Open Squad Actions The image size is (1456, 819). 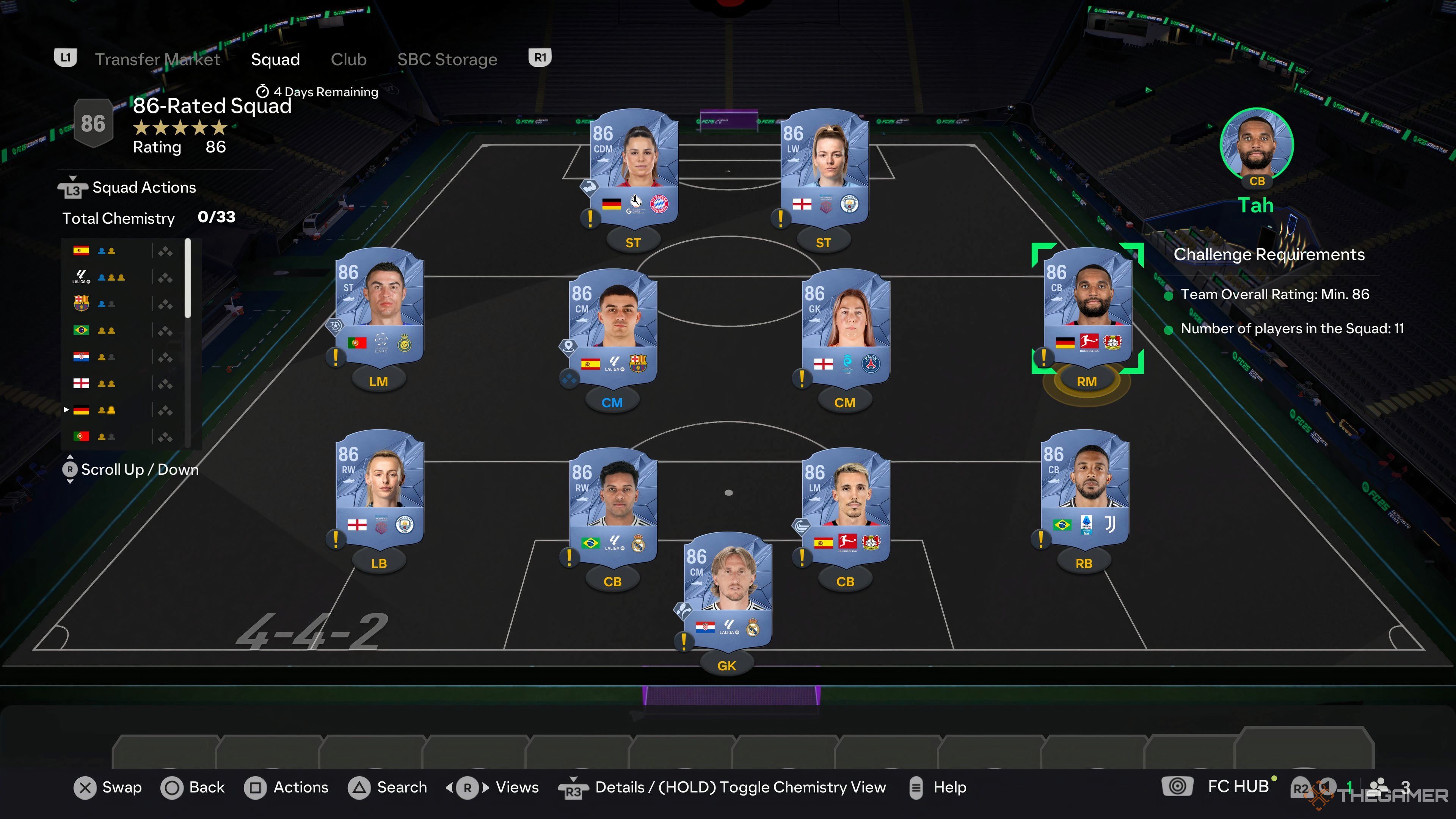point(144,188)
